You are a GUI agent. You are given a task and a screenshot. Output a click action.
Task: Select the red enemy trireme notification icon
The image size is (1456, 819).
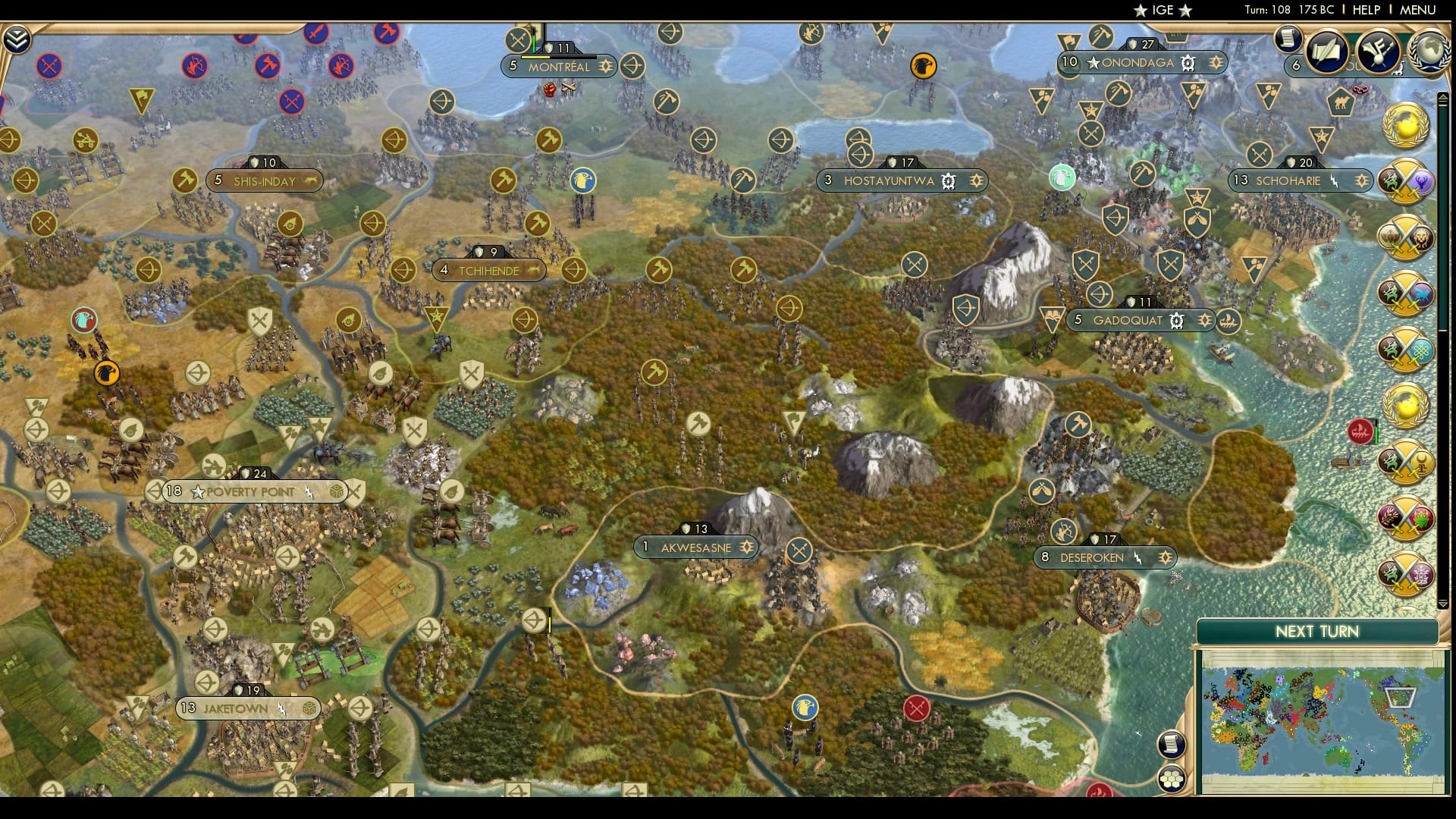pyautogui.click(x=1361, y=432)
